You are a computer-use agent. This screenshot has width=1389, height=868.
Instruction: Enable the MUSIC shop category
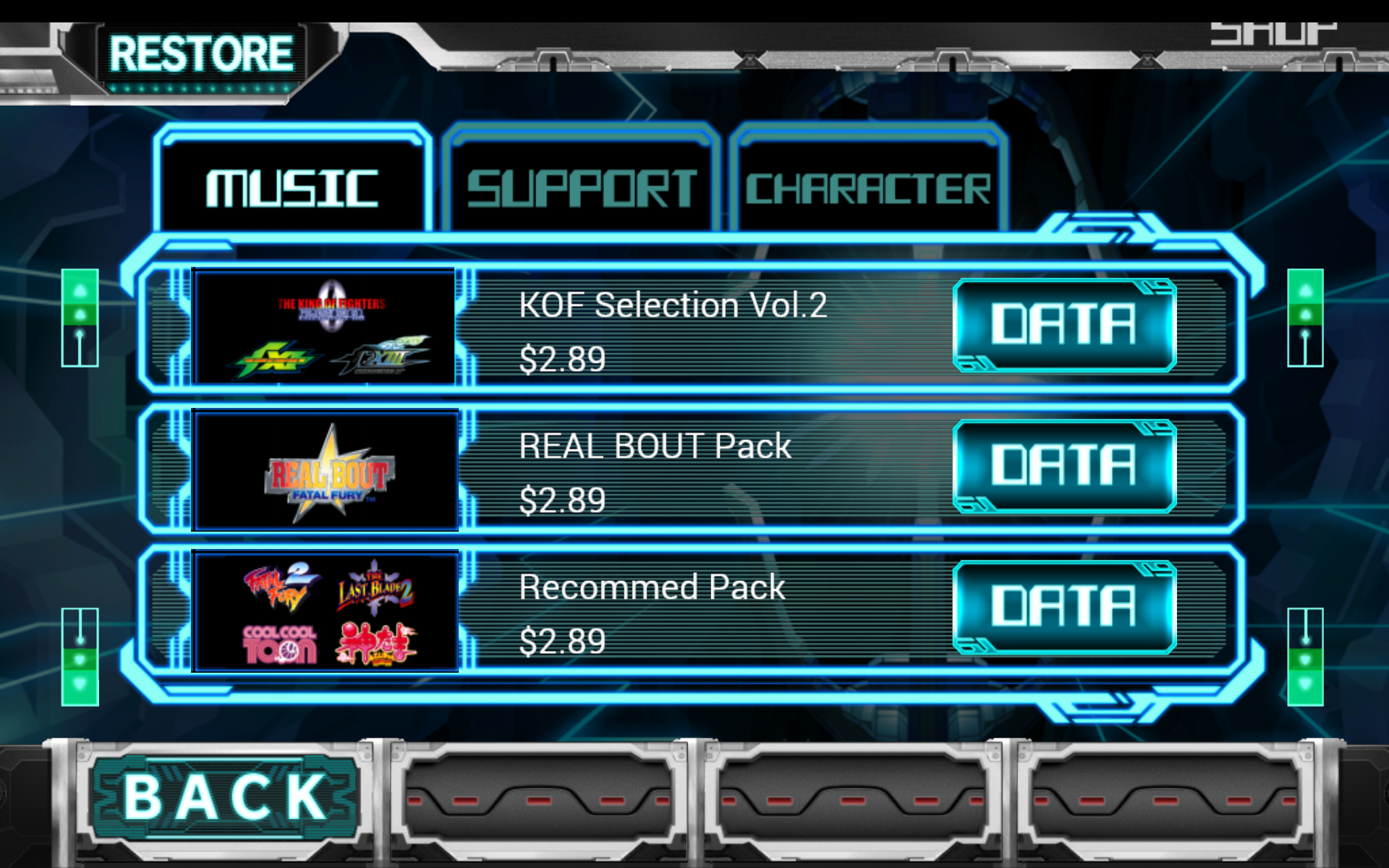tap(293, 181)
